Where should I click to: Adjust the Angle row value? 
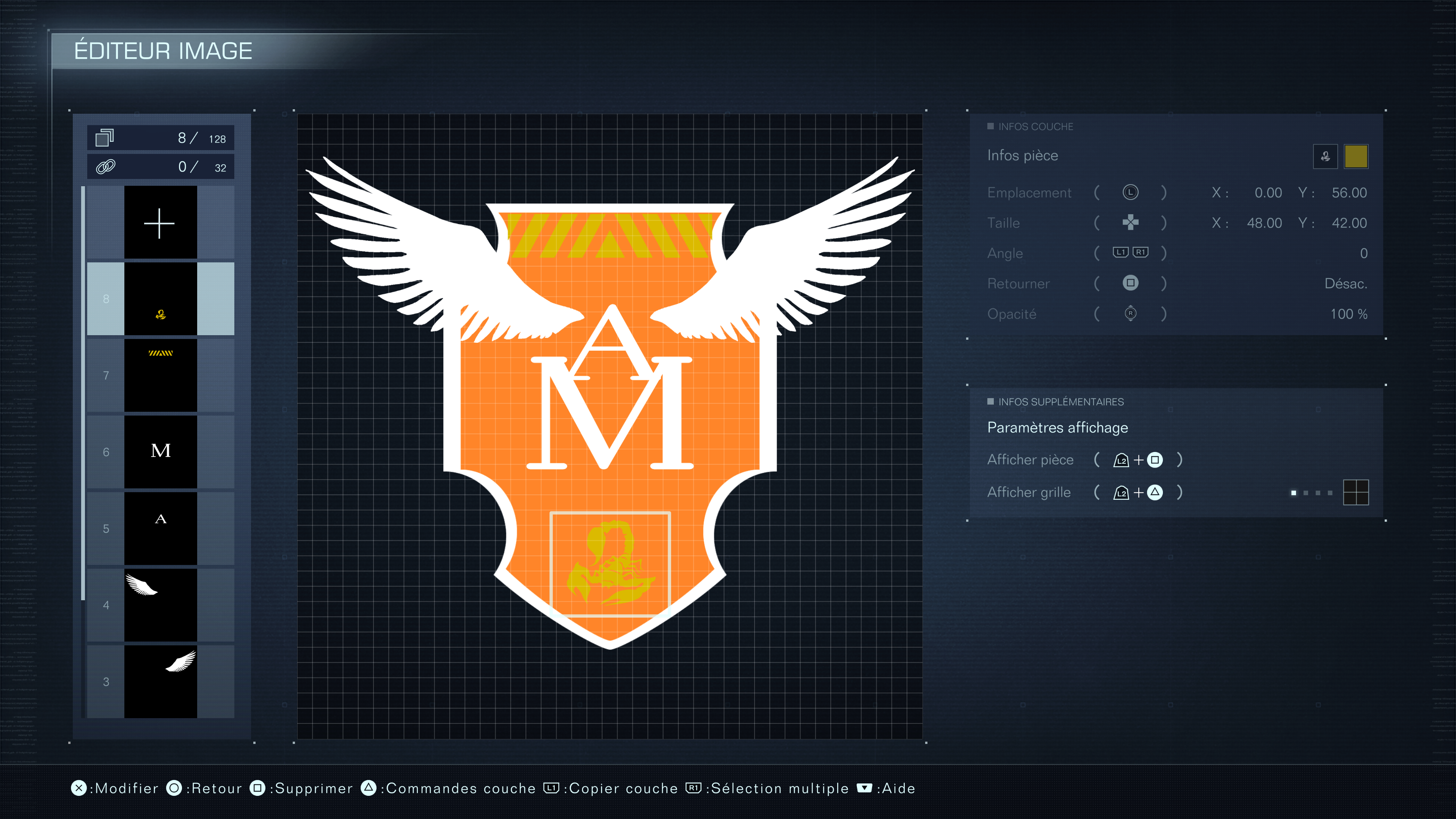pos(1176,253)
